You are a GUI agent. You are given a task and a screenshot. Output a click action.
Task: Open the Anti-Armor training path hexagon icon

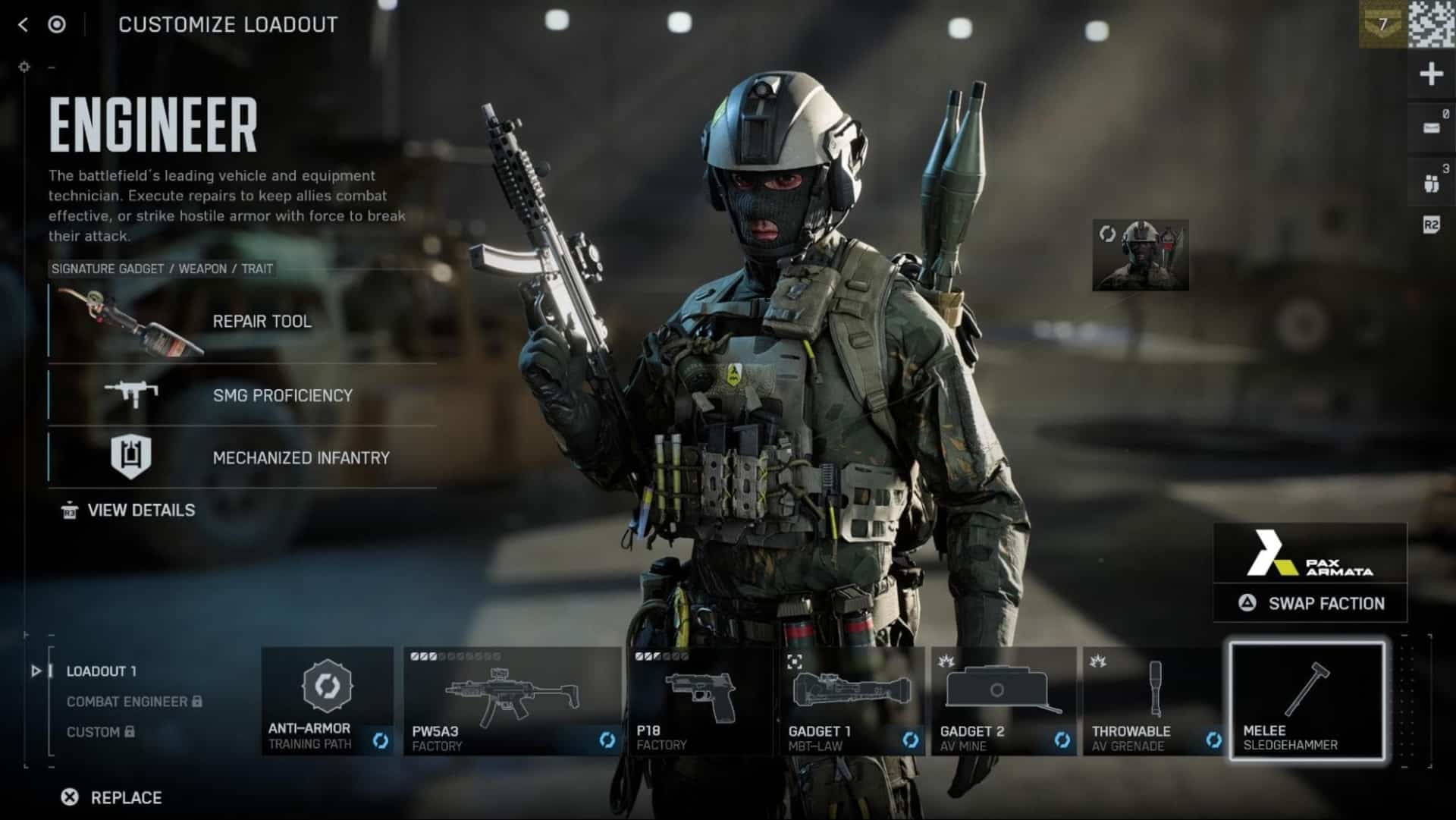point(327,686)
